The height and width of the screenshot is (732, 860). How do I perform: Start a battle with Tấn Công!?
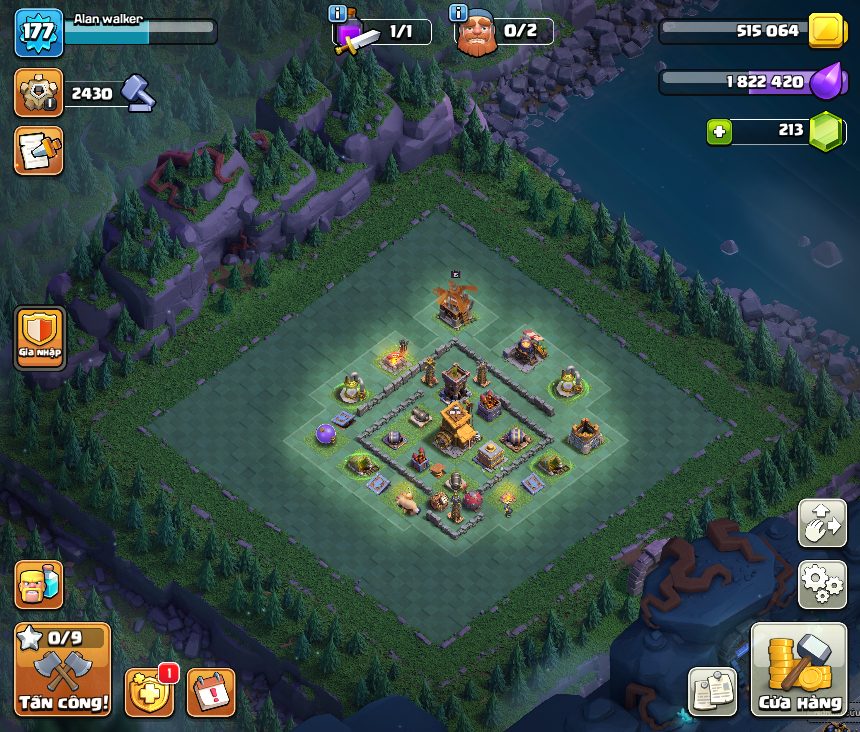[62, 670]
